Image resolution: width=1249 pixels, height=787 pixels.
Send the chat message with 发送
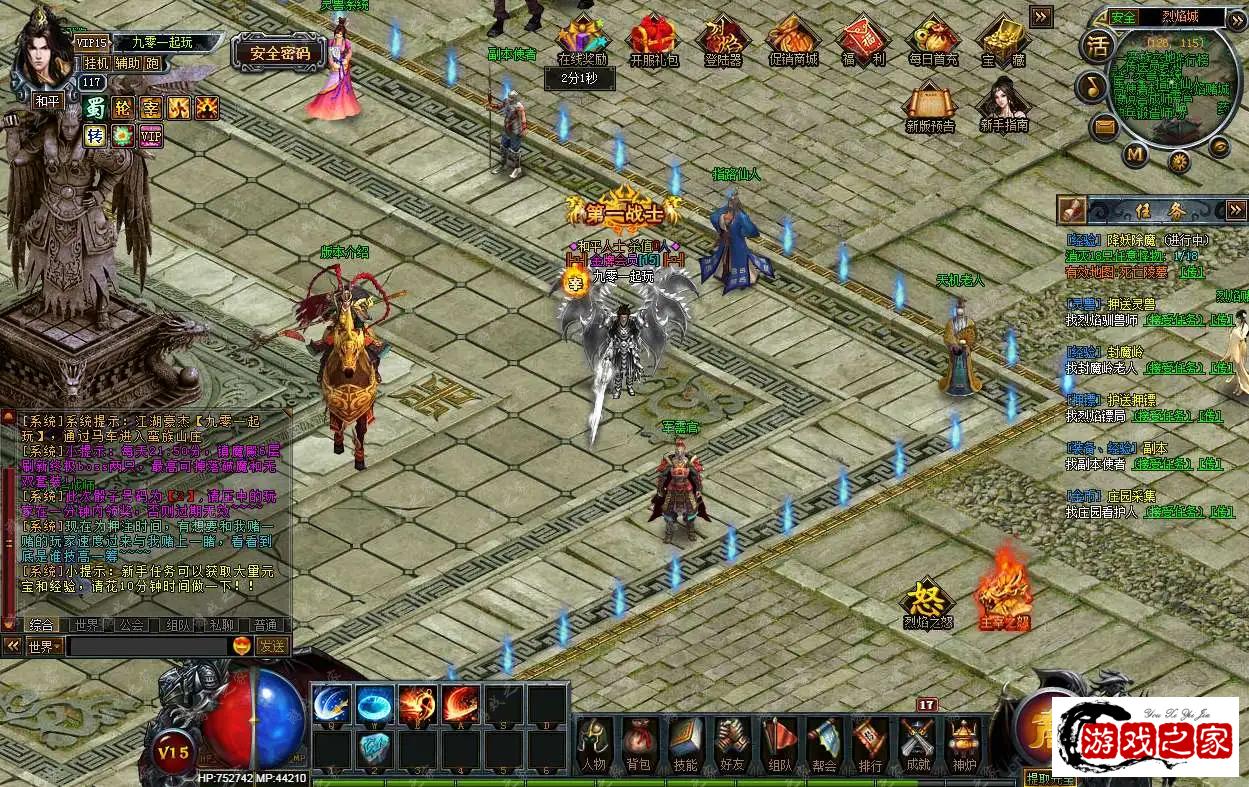[x=271, y=646]
